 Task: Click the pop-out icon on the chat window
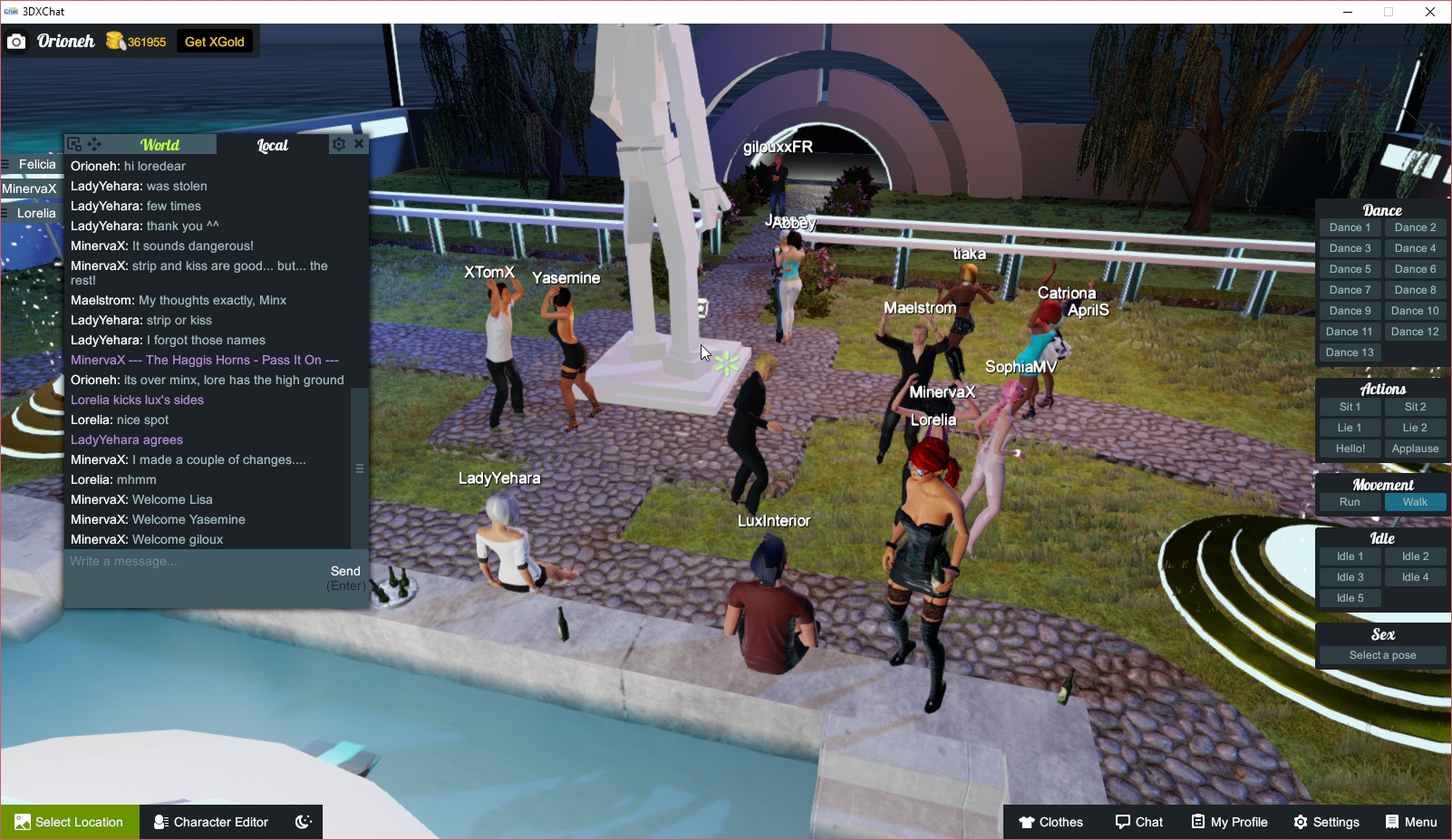click(x=72, y=143)
